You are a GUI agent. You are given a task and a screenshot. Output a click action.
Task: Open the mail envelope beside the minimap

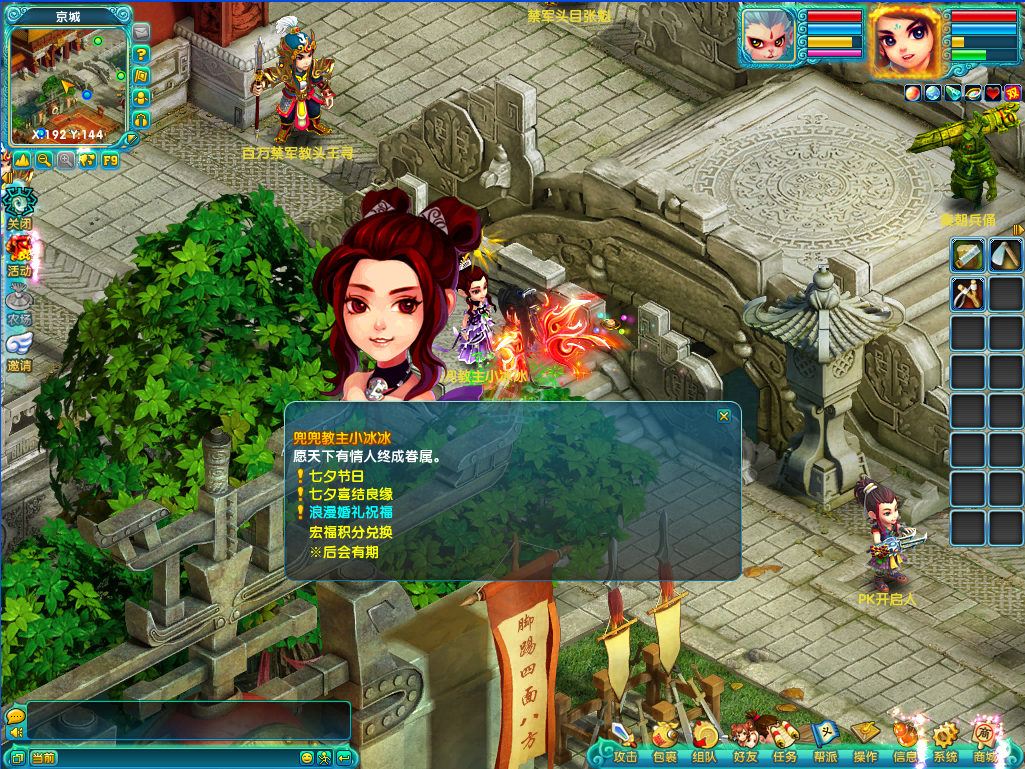point(141,33)
